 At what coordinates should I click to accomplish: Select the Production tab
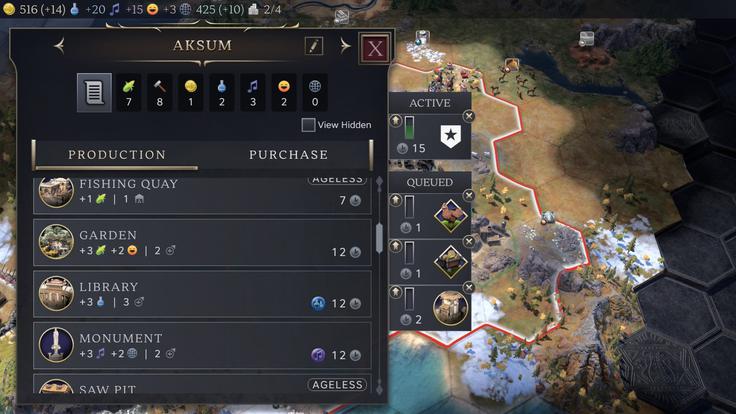coord(117,155)
